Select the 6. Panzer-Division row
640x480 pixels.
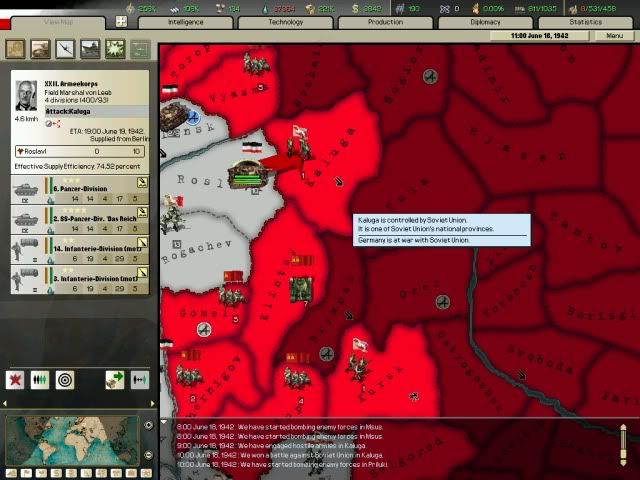[x=80, y=188]
